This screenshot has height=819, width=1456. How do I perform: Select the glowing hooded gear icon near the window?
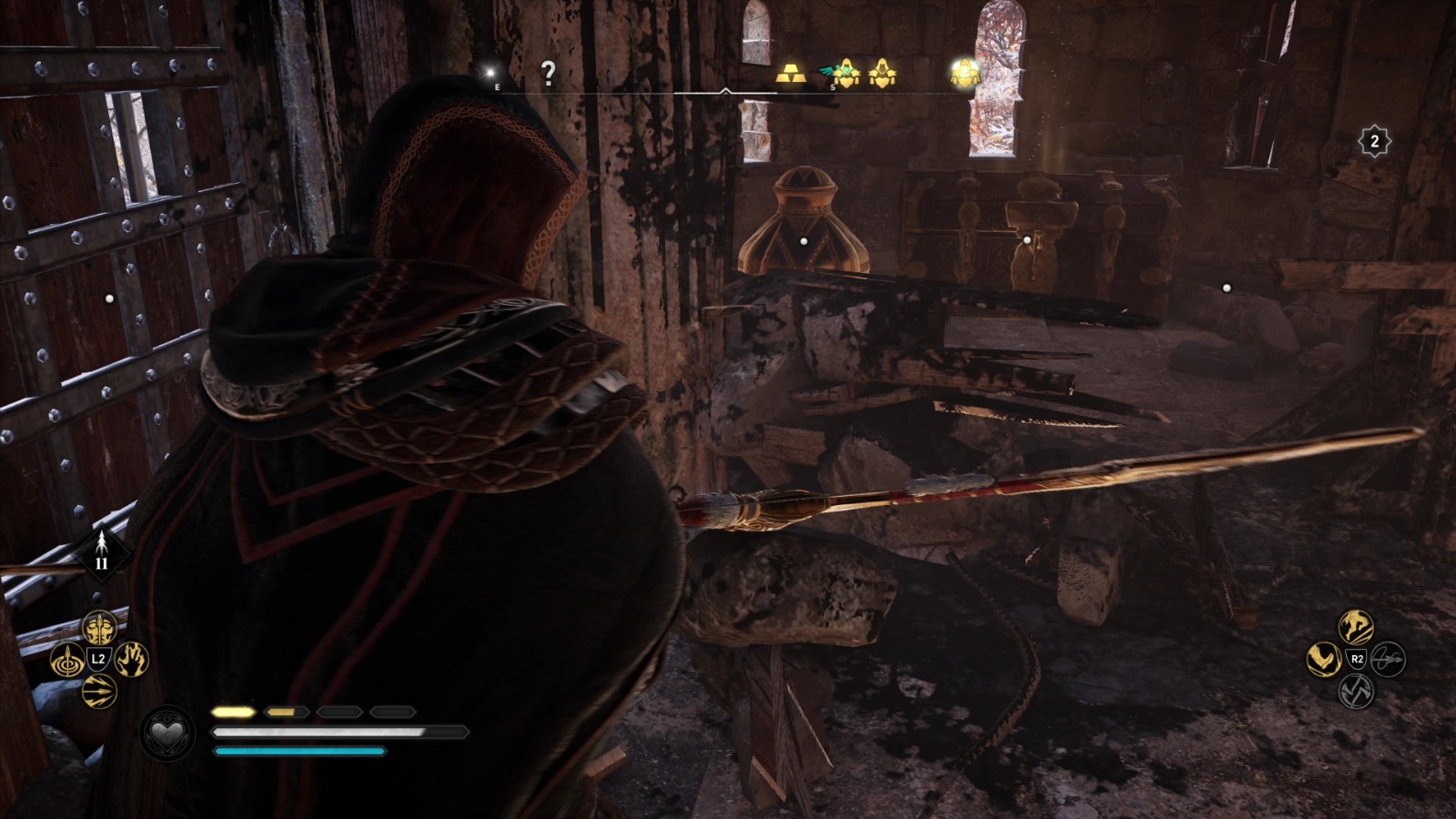964,71
